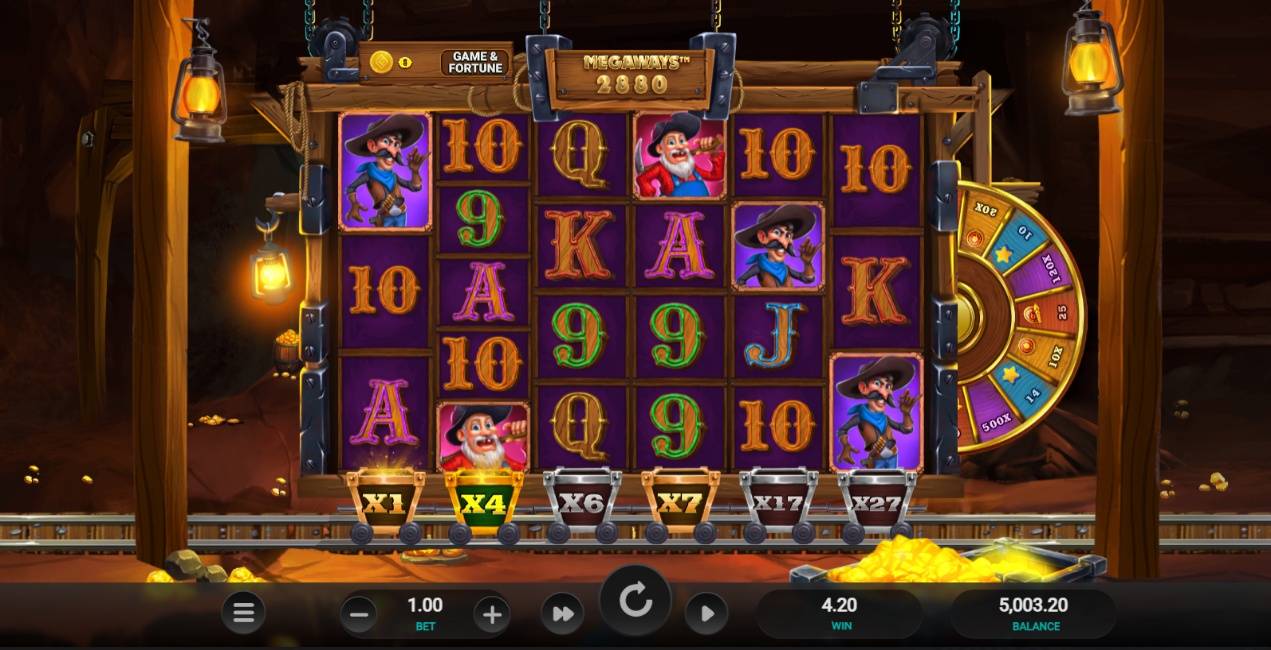Open the hamburger menu

click(243, 613)
